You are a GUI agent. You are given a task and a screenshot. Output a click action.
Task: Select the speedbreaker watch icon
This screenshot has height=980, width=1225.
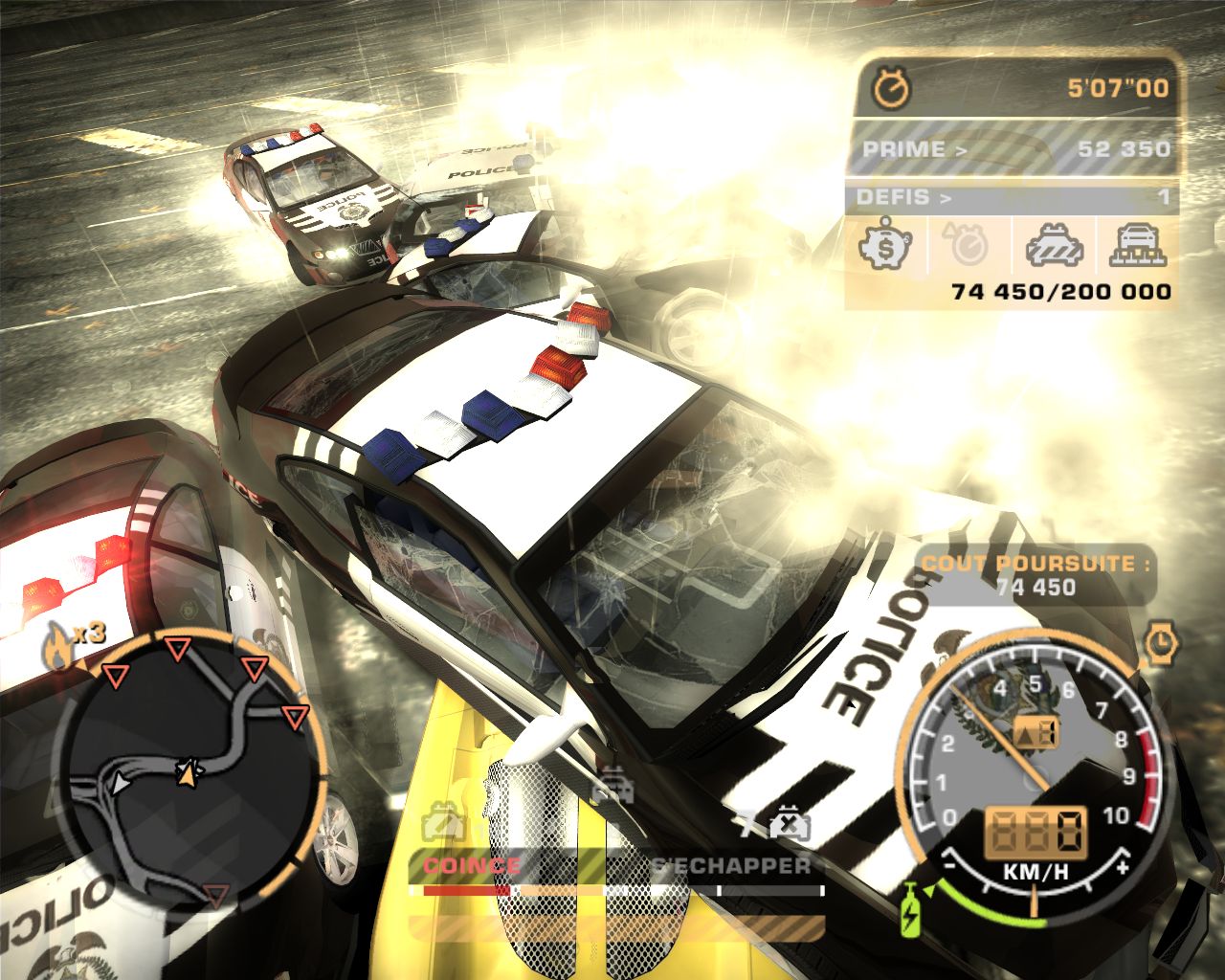[1161, 643]
